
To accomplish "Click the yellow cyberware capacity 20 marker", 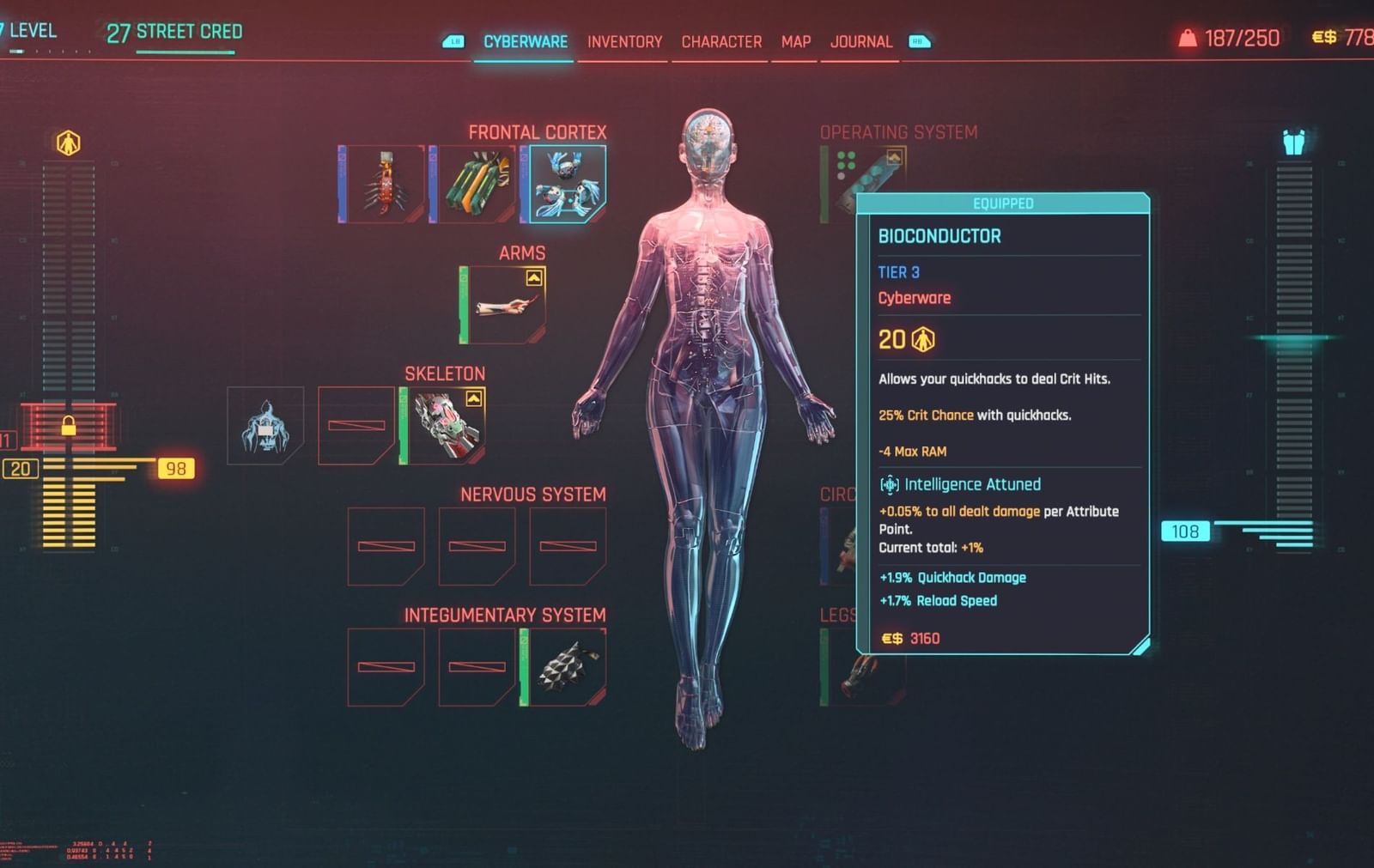I will coord(20,469).
